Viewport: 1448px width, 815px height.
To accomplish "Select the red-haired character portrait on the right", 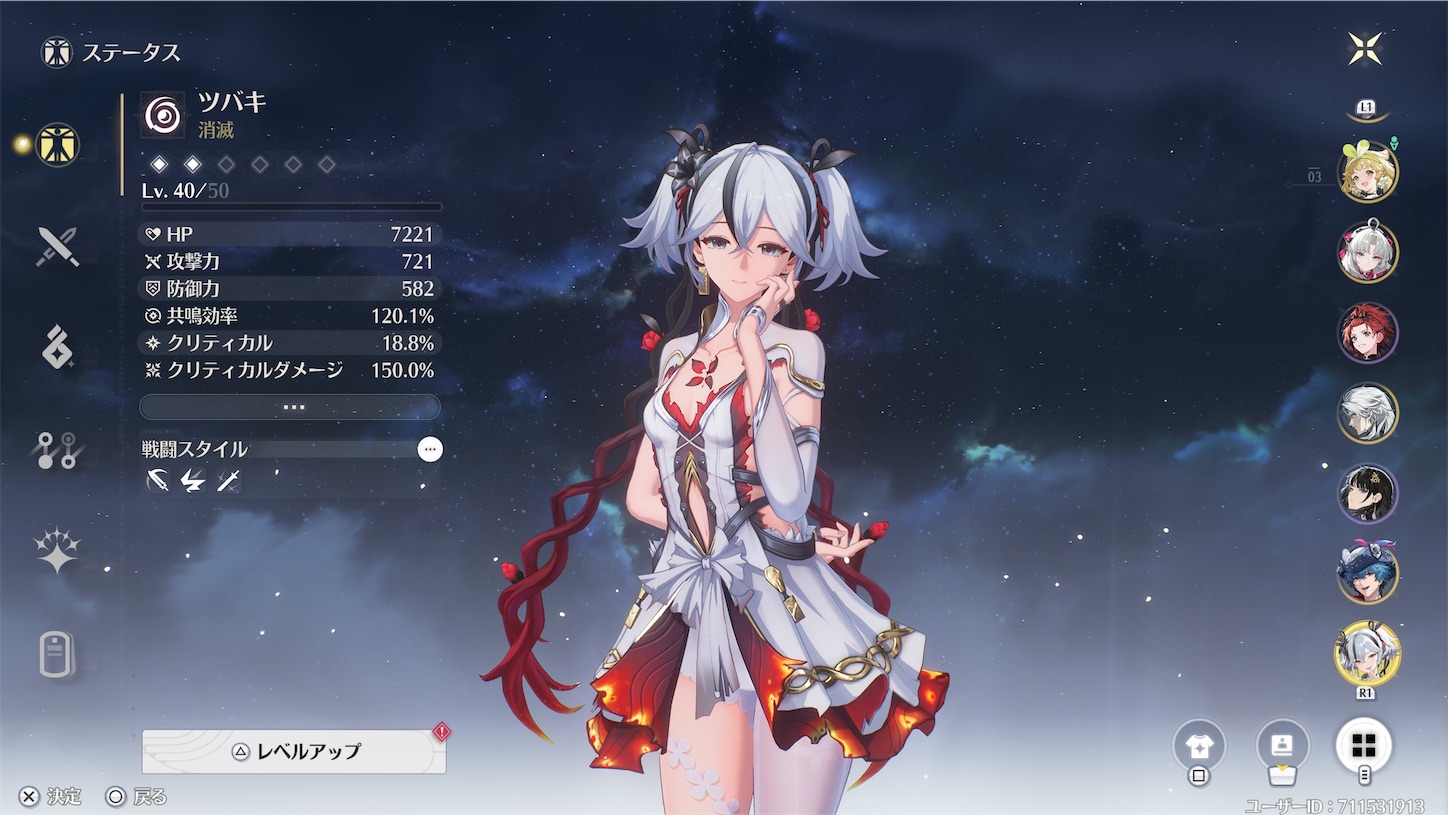I will 1369,333.
